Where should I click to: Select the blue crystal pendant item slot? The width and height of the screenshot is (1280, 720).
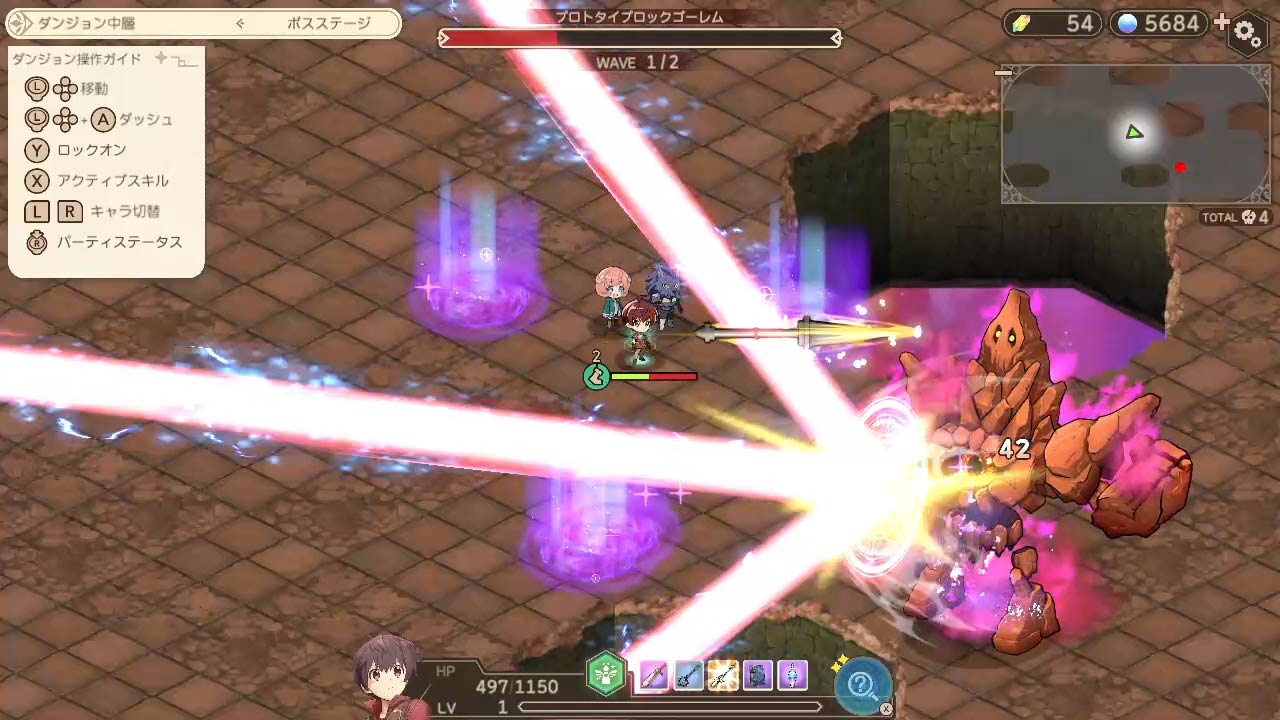pyautogui.click(x=792, y=676)
